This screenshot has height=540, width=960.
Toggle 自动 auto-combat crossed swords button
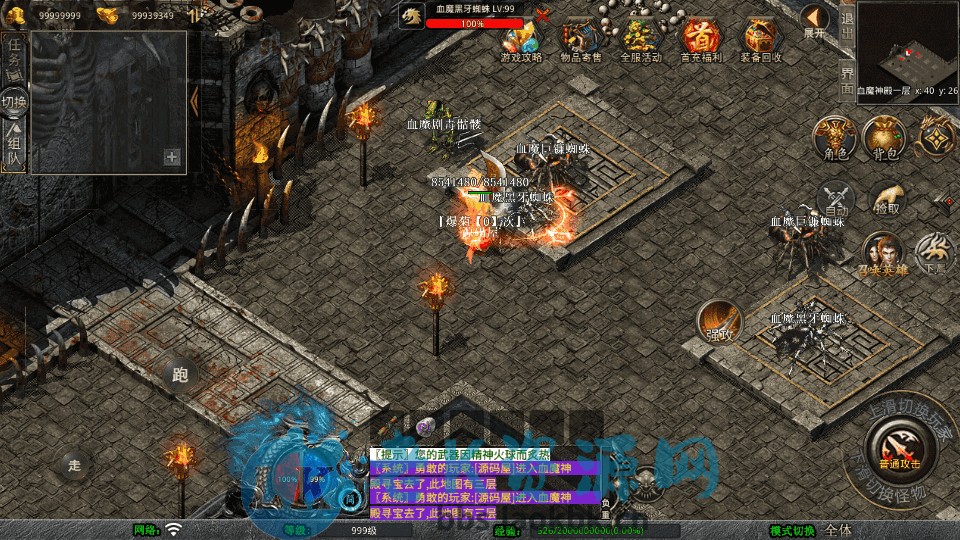tap(836, 199)
